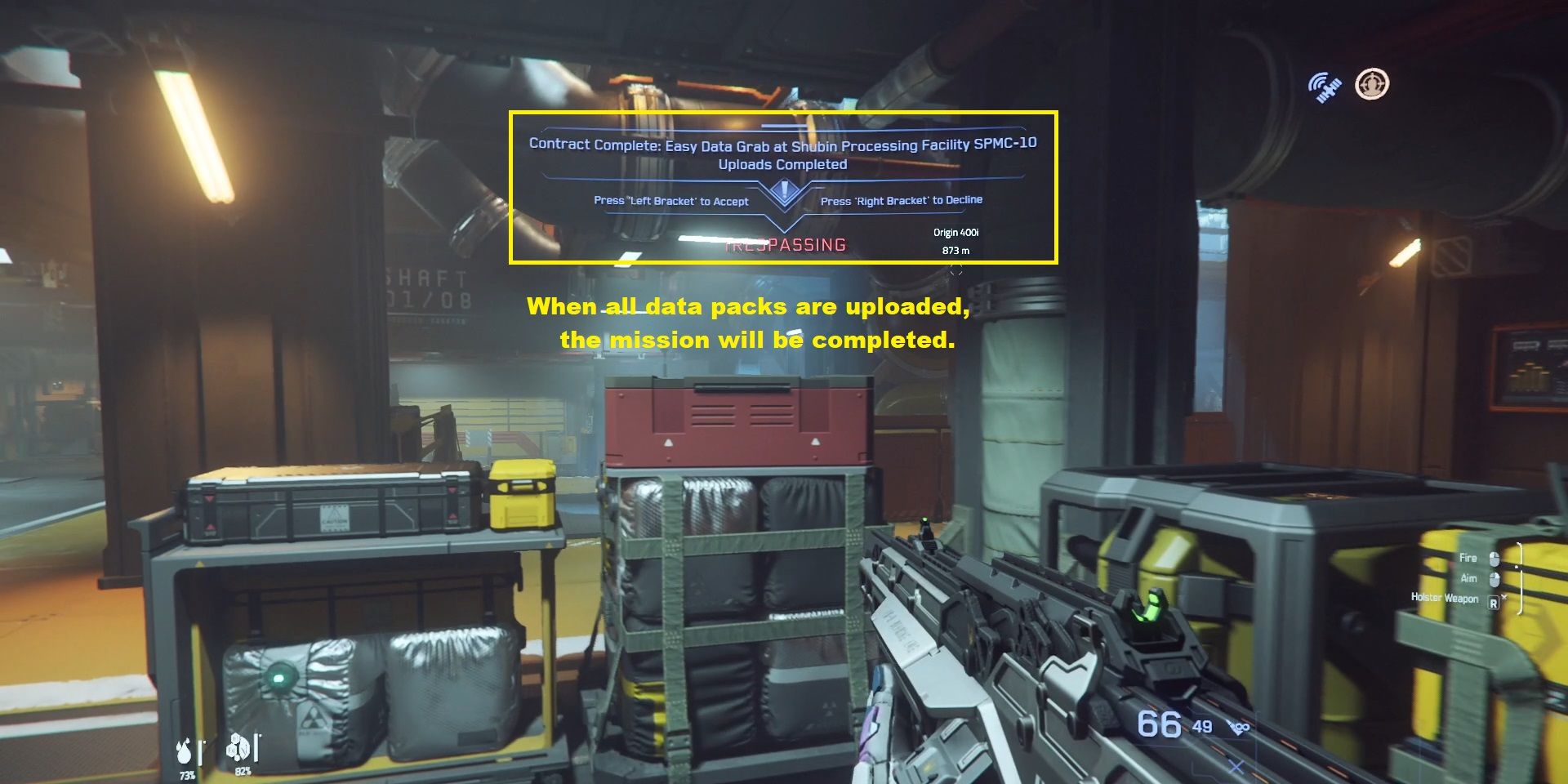The width and height of the screenshot is (1568, 784).
Task: Click the nutrition molecules icon
Action: tap(238, 747)
